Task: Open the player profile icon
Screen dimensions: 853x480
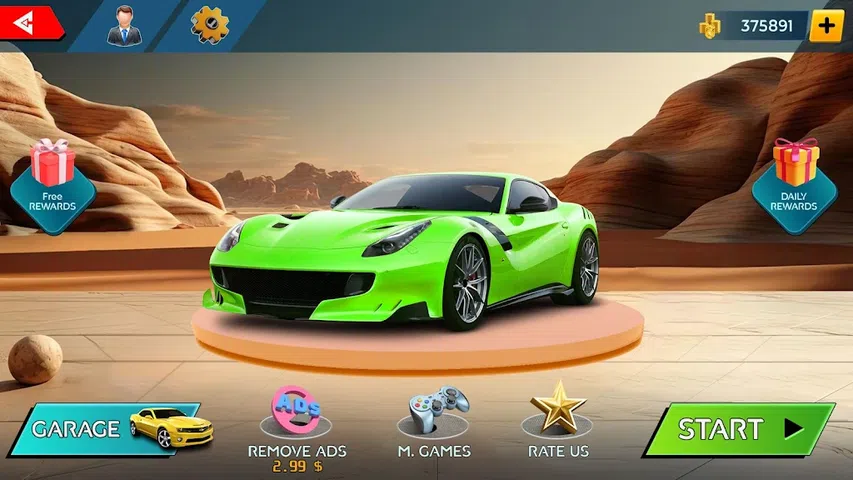Action: (125, 25)
